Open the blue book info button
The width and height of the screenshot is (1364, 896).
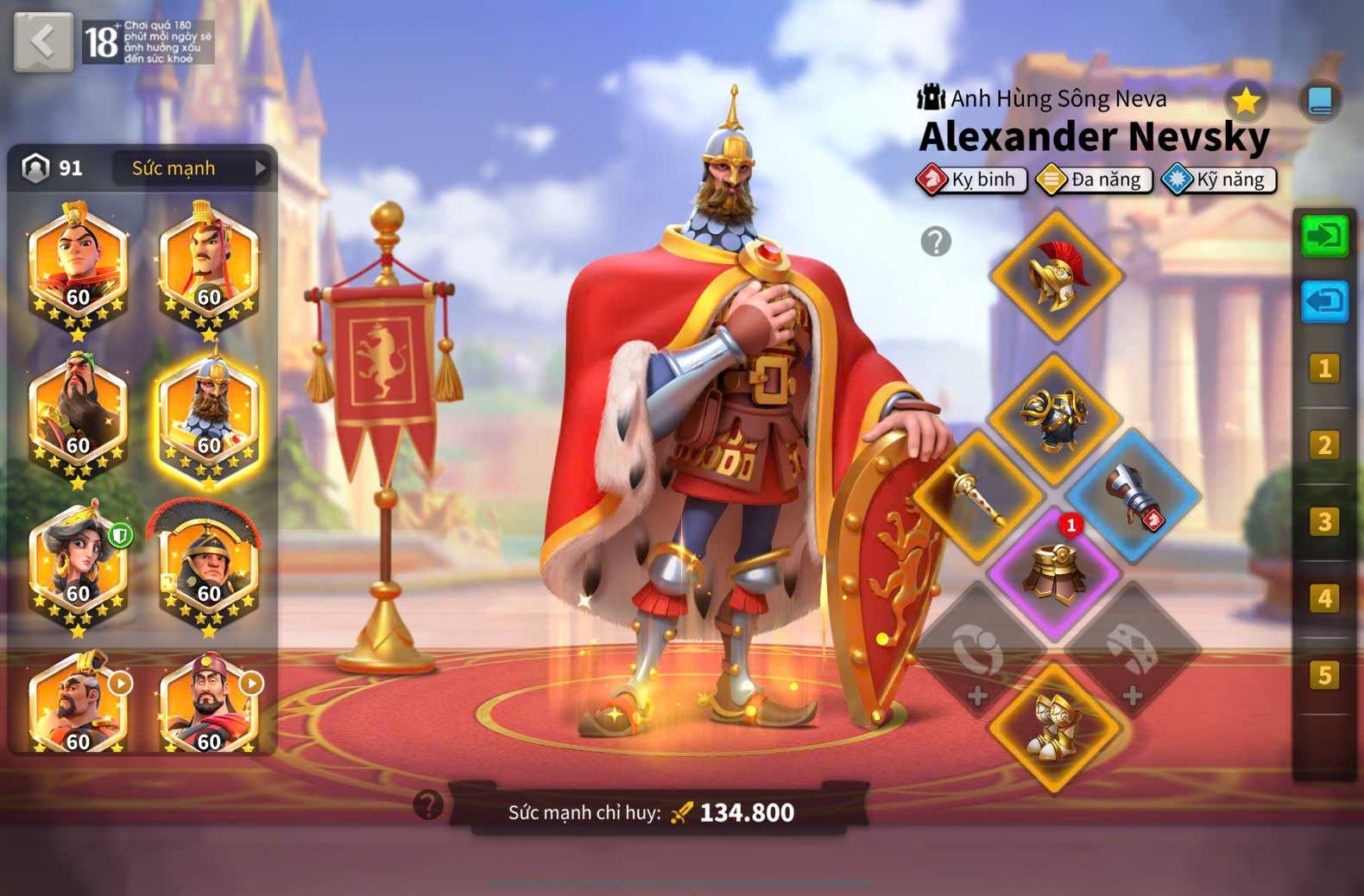coord(1320,102)
